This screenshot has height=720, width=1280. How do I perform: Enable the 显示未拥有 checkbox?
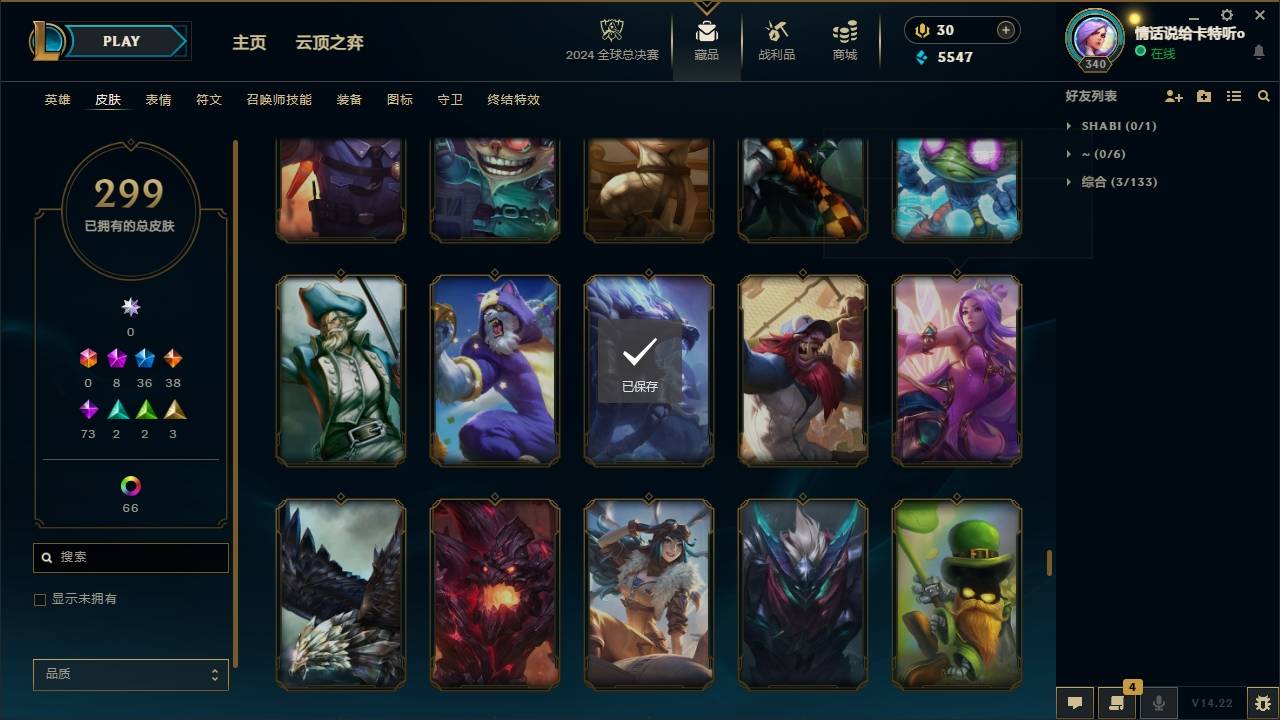[x=40, y=599]
